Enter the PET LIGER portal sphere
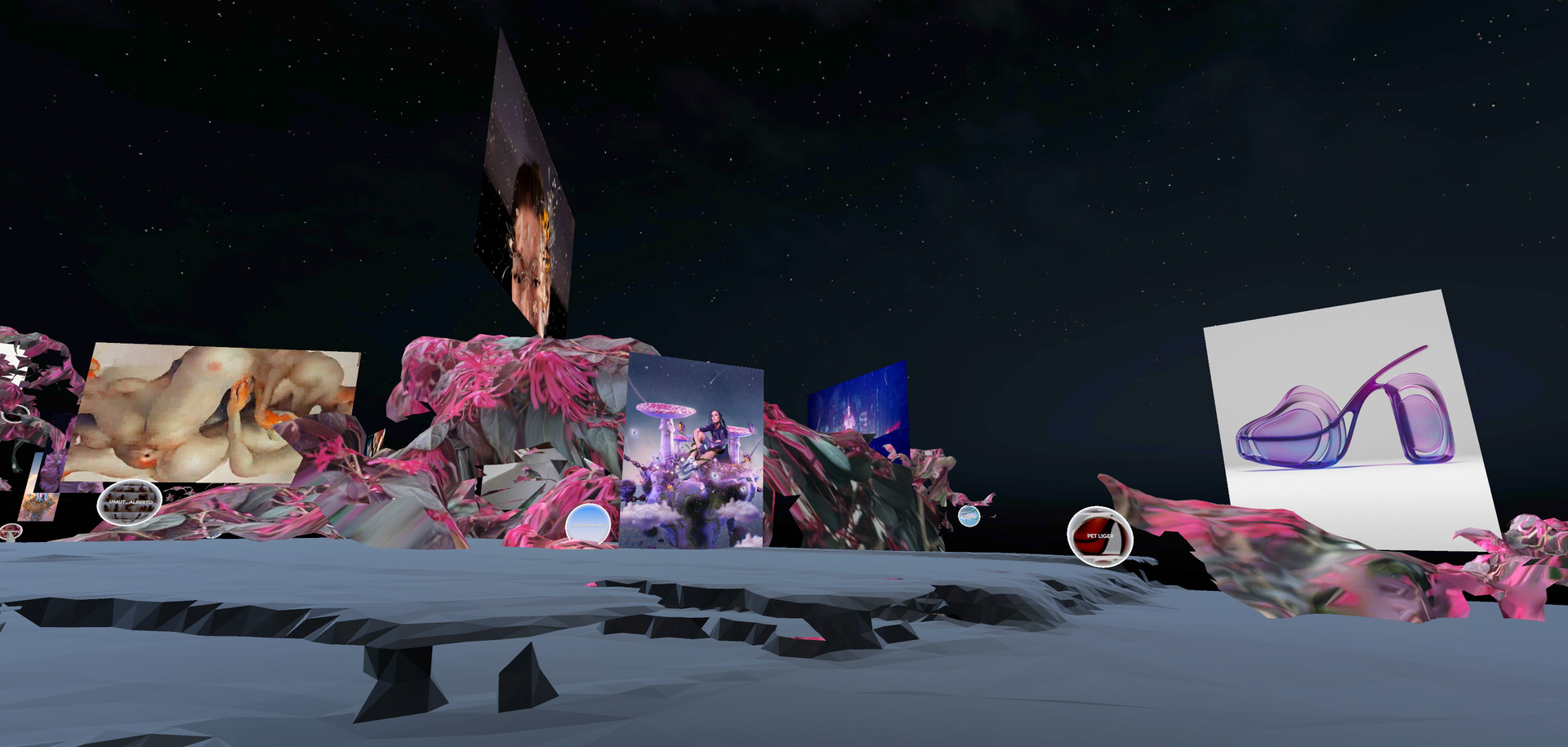Viewport: 1568px width, 747px height. coord(1099,536)
